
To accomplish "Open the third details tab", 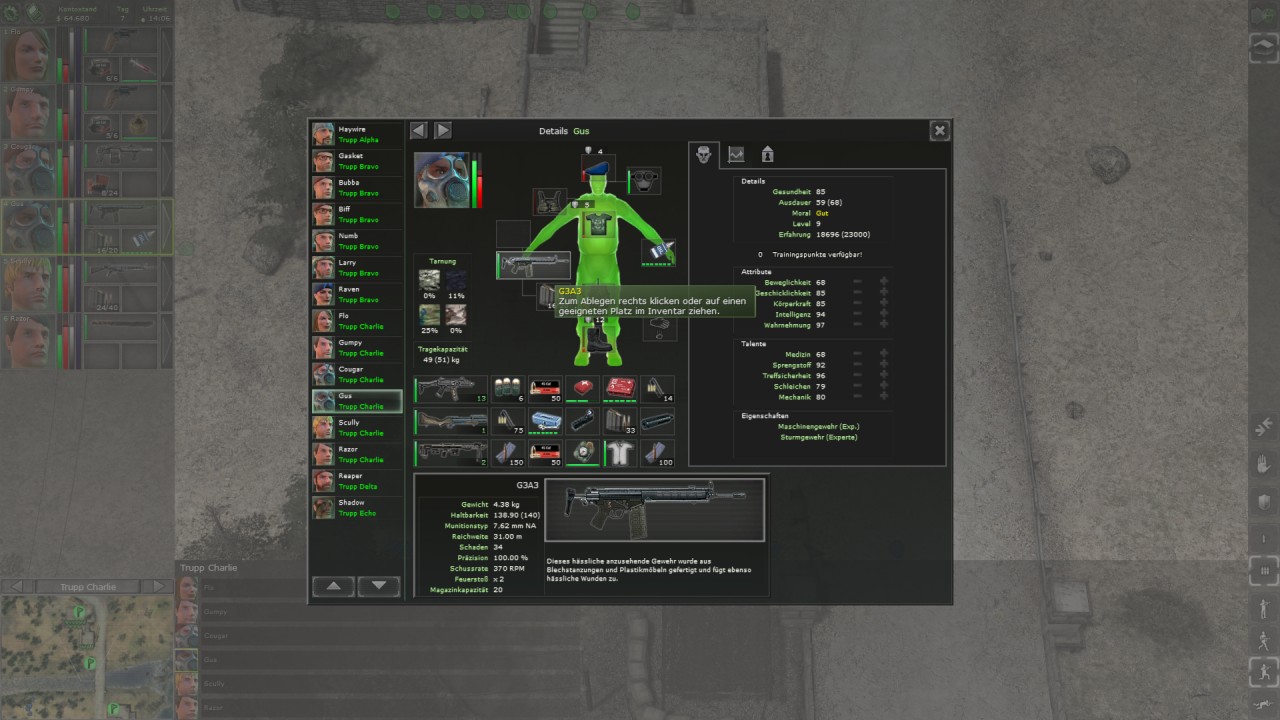I will [767, 155].
